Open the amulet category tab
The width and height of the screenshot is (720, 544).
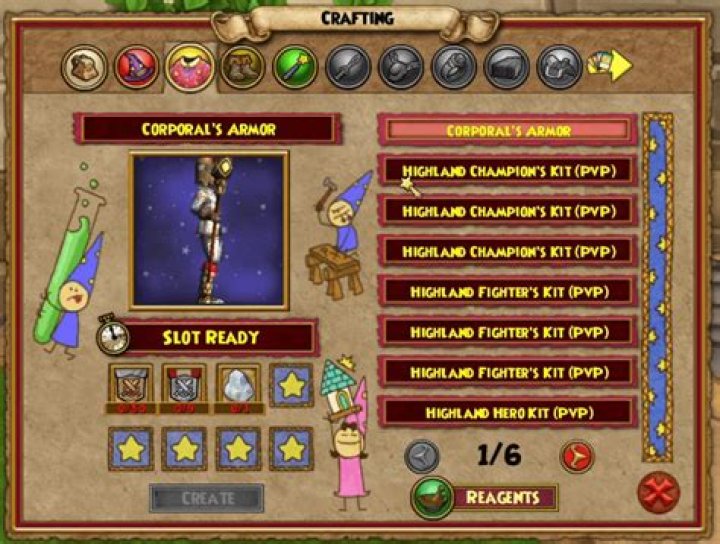click(401, 68)
